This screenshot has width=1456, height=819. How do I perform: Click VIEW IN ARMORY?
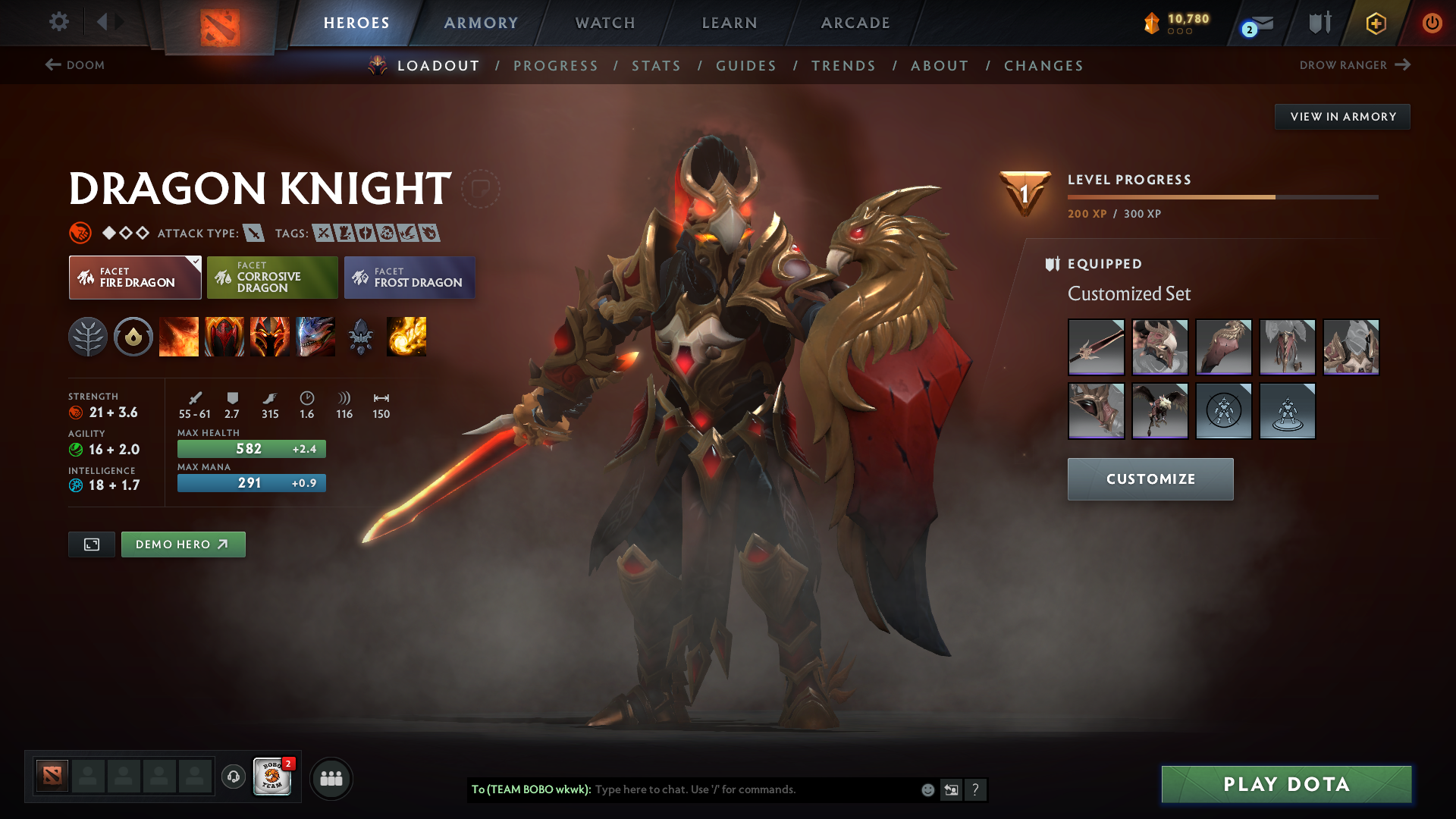click(1342, 116)
